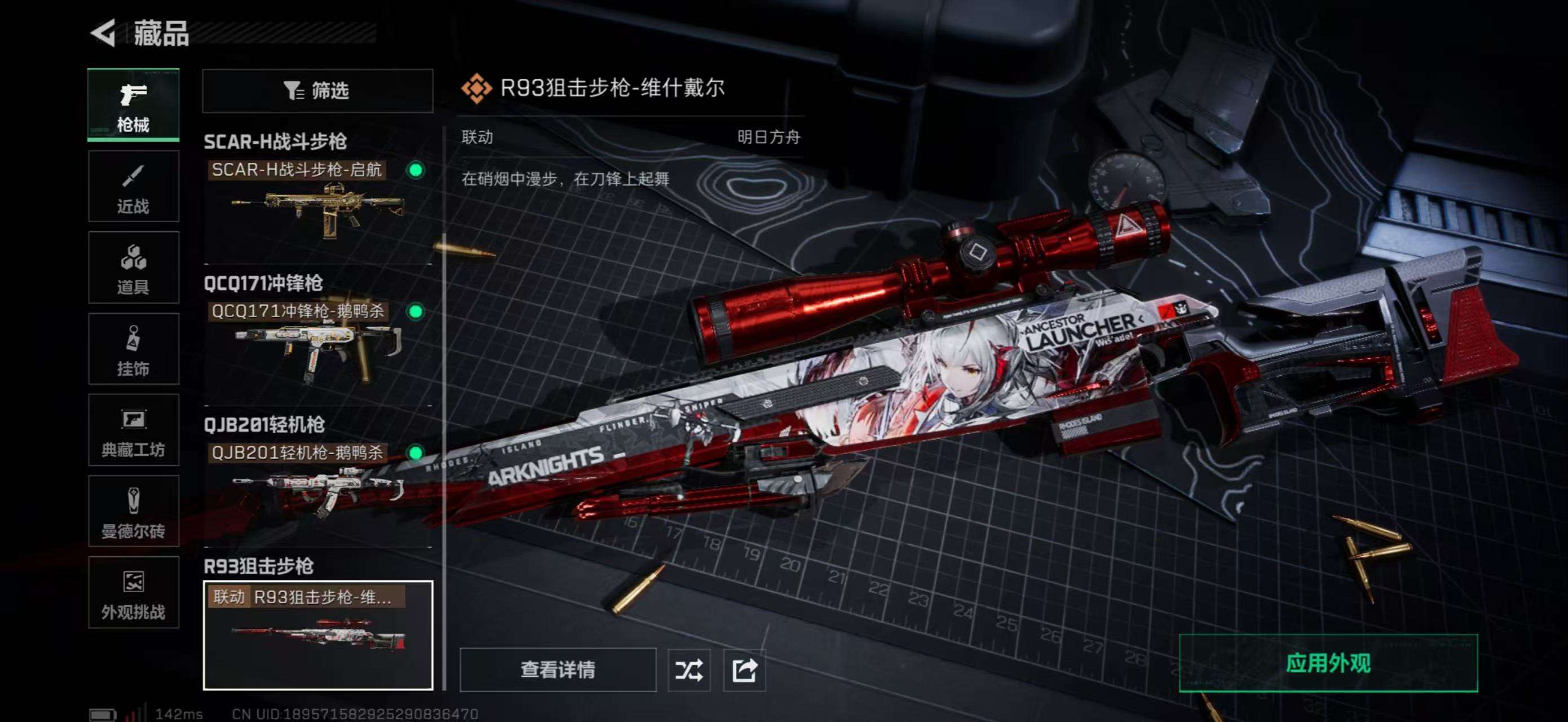Select the 道具 items tab
This screenshot has height=722, width=1568.
[x=133, y=268]
